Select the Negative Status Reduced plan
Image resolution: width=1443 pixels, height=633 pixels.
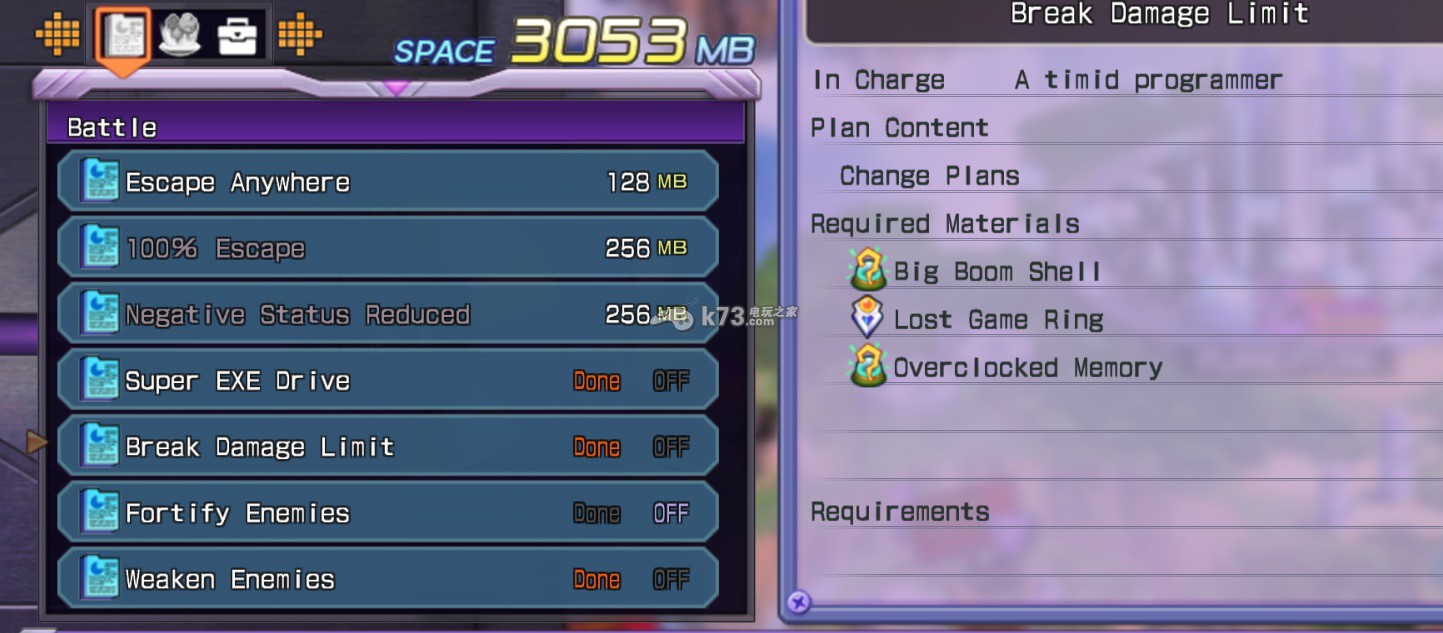388,314
